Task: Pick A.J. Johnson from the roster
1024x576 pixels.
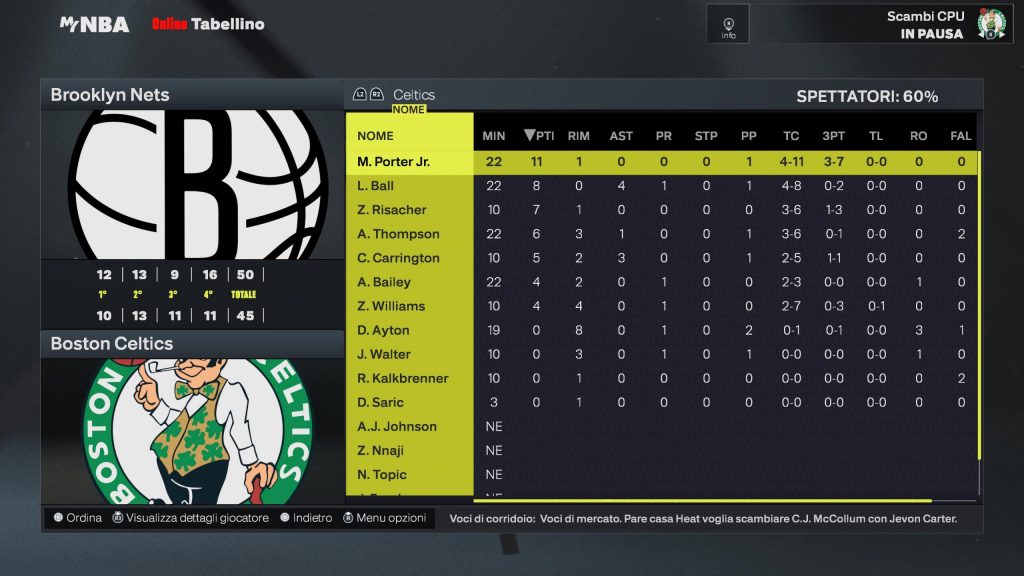Action: (397, 426)
